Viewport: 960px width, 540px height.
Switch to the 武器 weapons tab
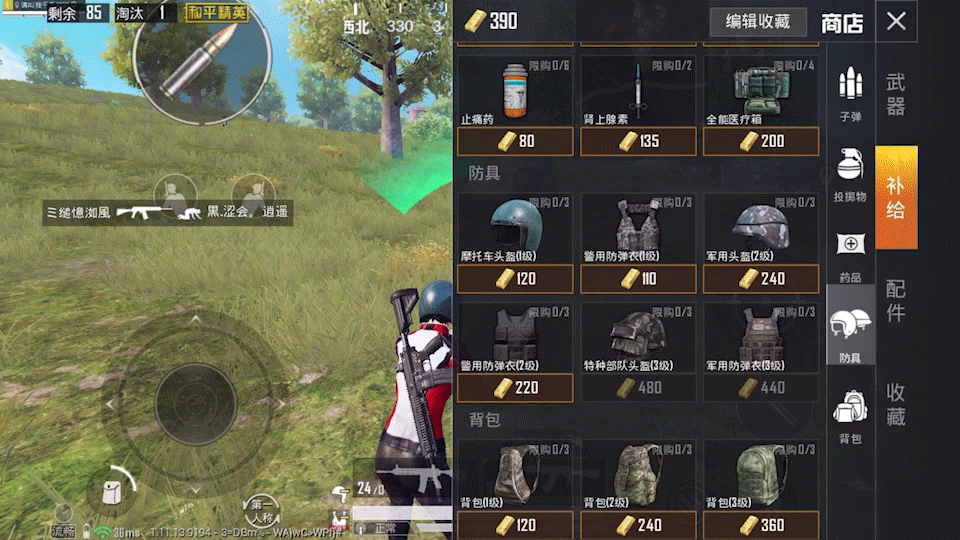pos(896,94)
